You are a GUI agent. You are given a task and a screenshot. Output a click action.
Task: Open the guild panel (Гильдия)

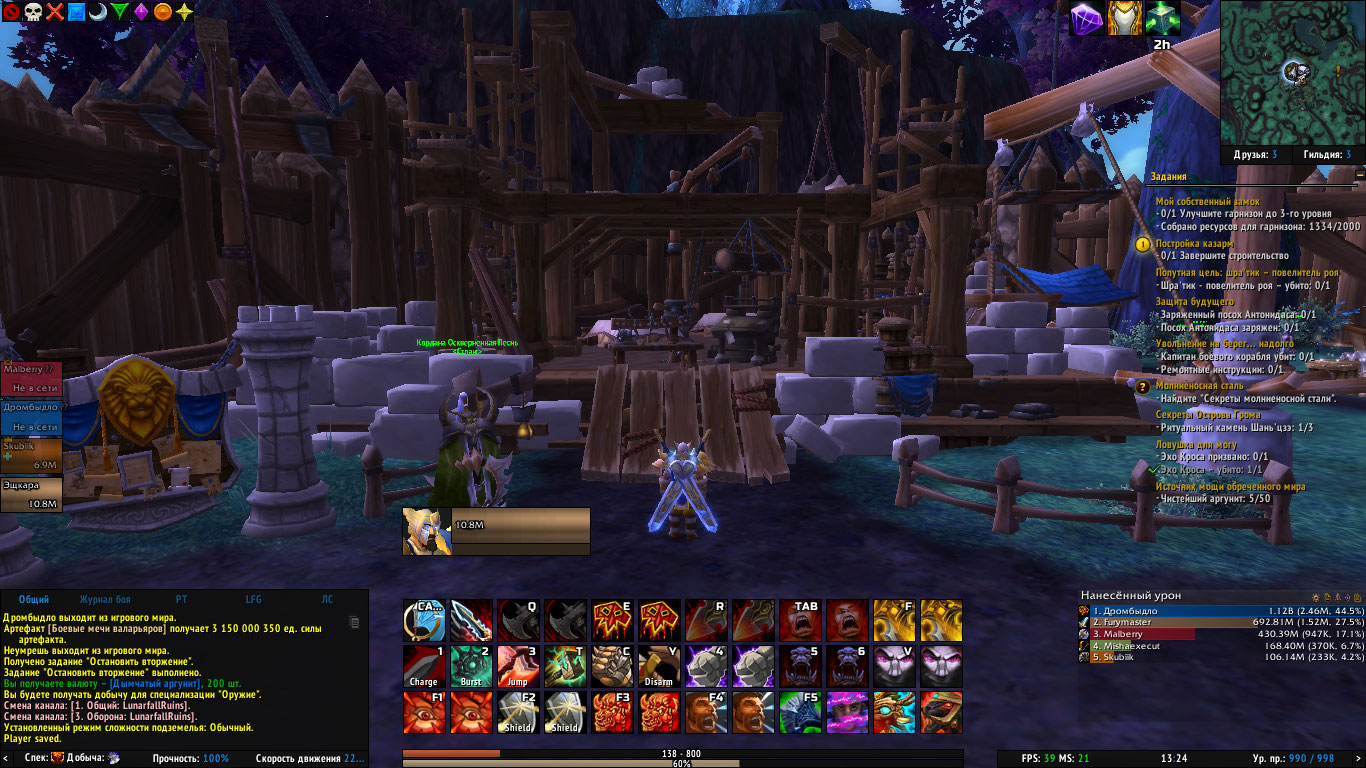pyautogui.click(x=1326, y=155)
